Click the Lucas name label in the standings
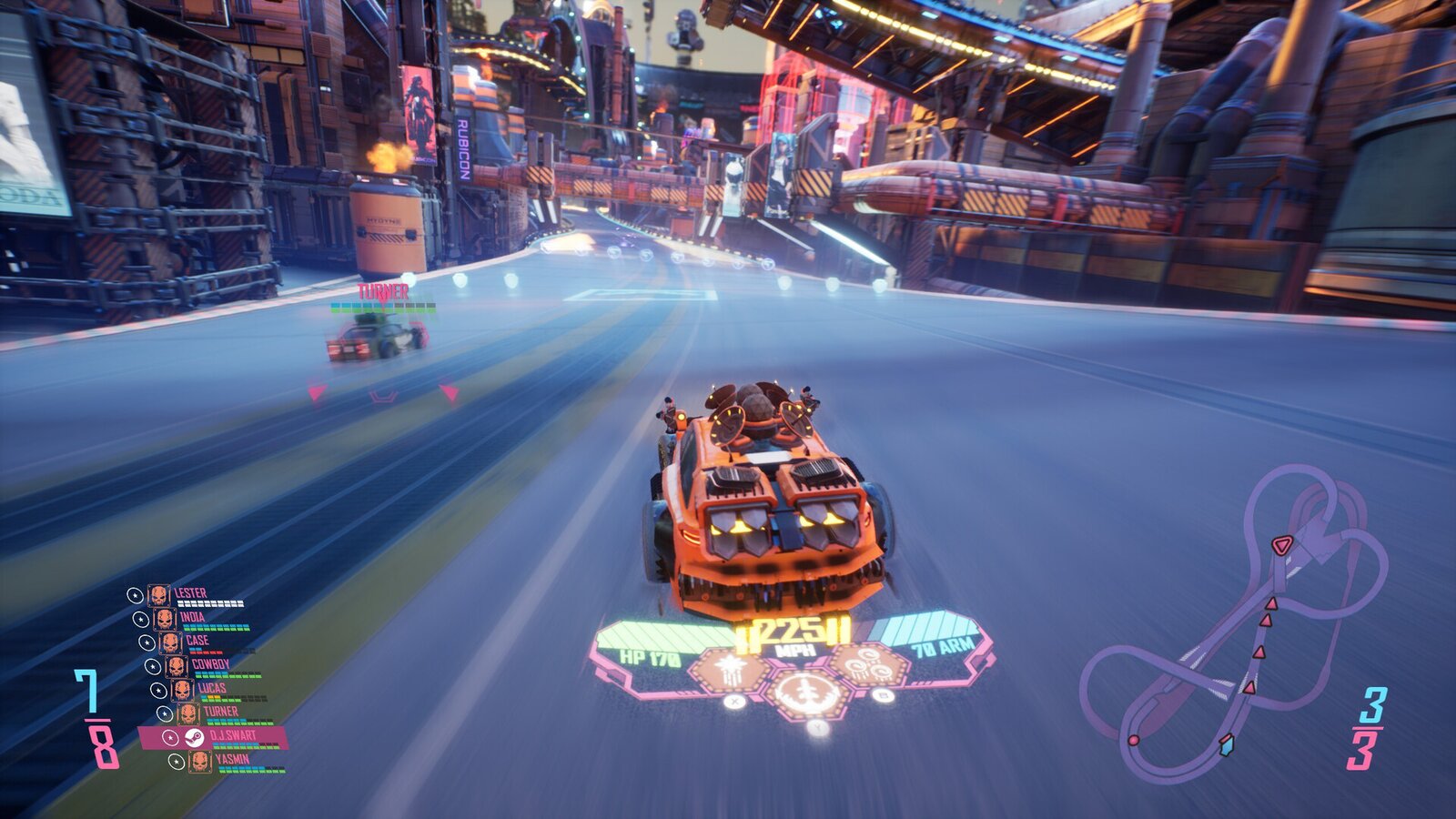The height and width of the screenshot is (819, 1456). pos(212,686)
